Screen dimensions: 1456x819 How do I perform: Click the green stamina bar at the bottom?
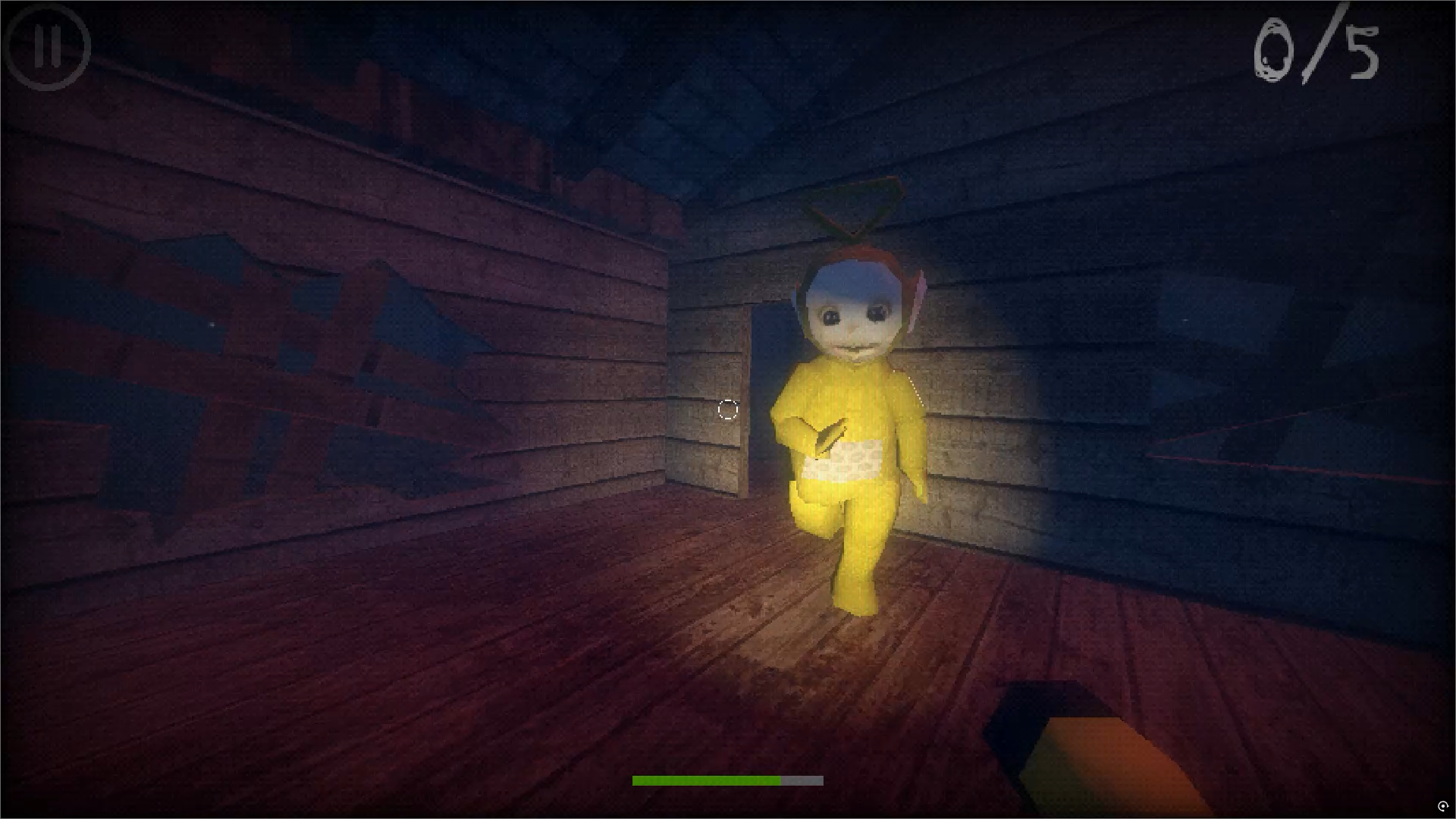tap(705, 780)
